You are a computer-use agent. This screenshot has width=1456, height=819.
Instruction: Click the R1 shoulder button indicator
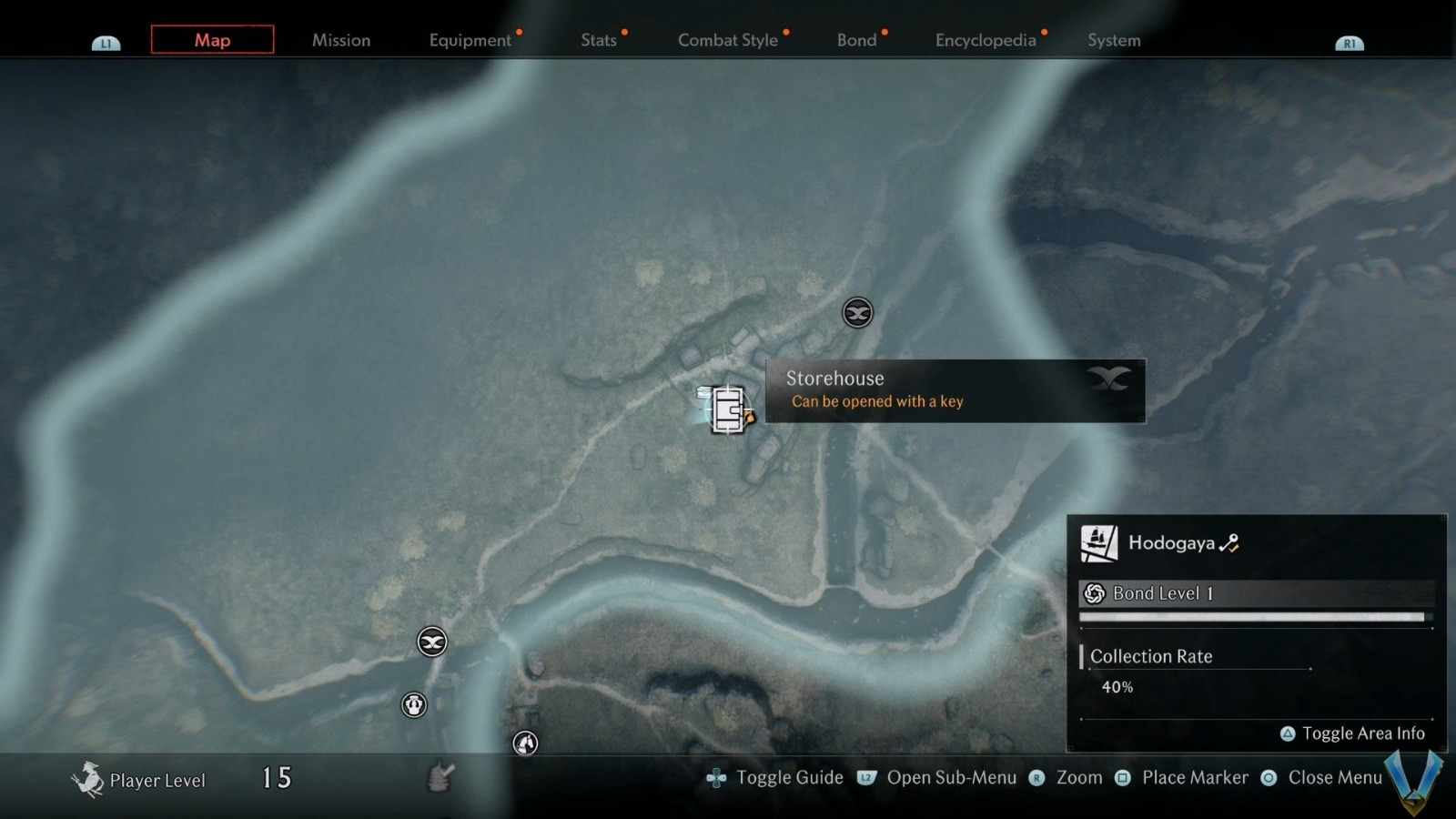click(1350, 41)
